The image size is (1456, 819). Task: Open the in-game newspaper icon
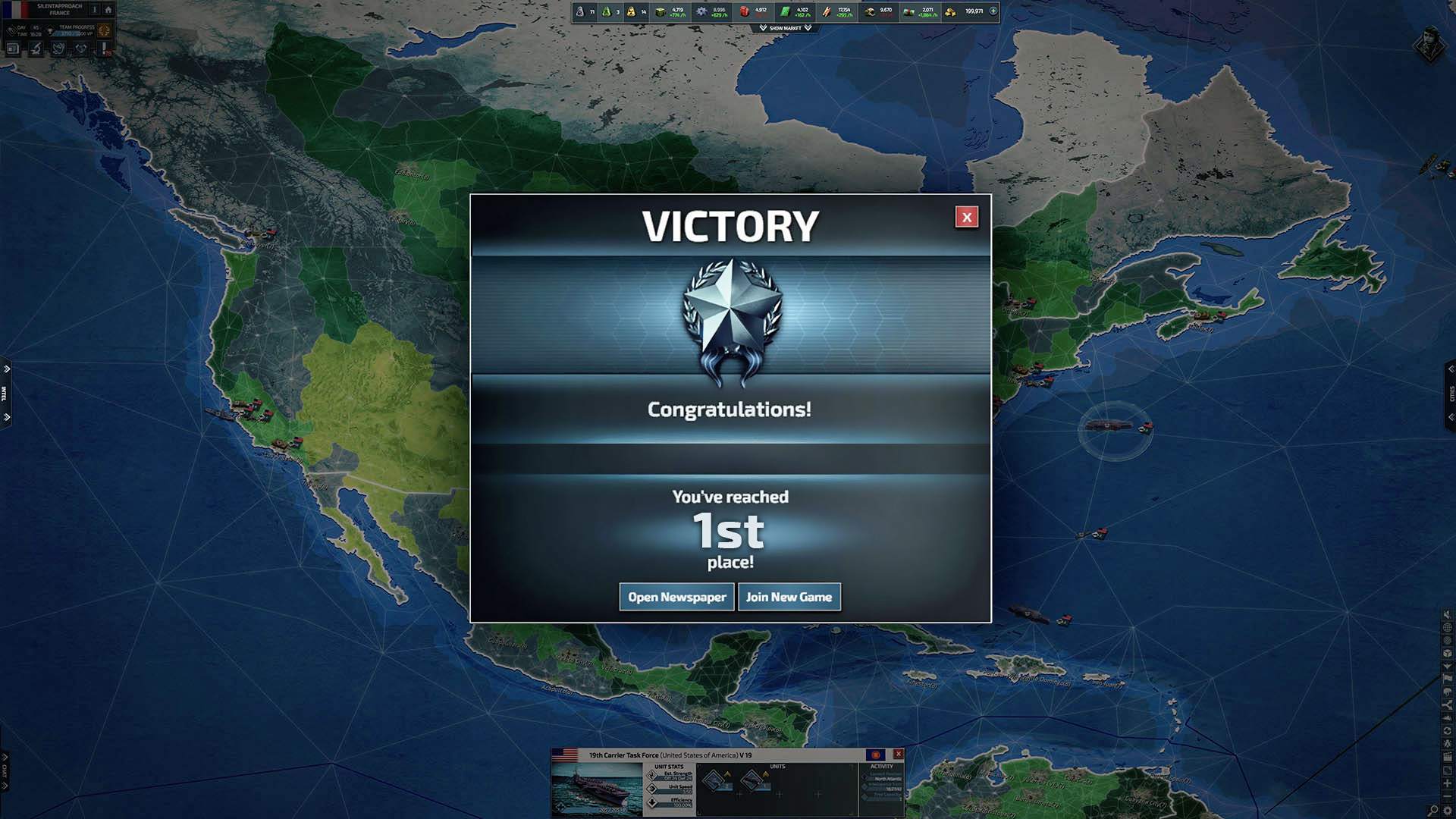[13, 48]
